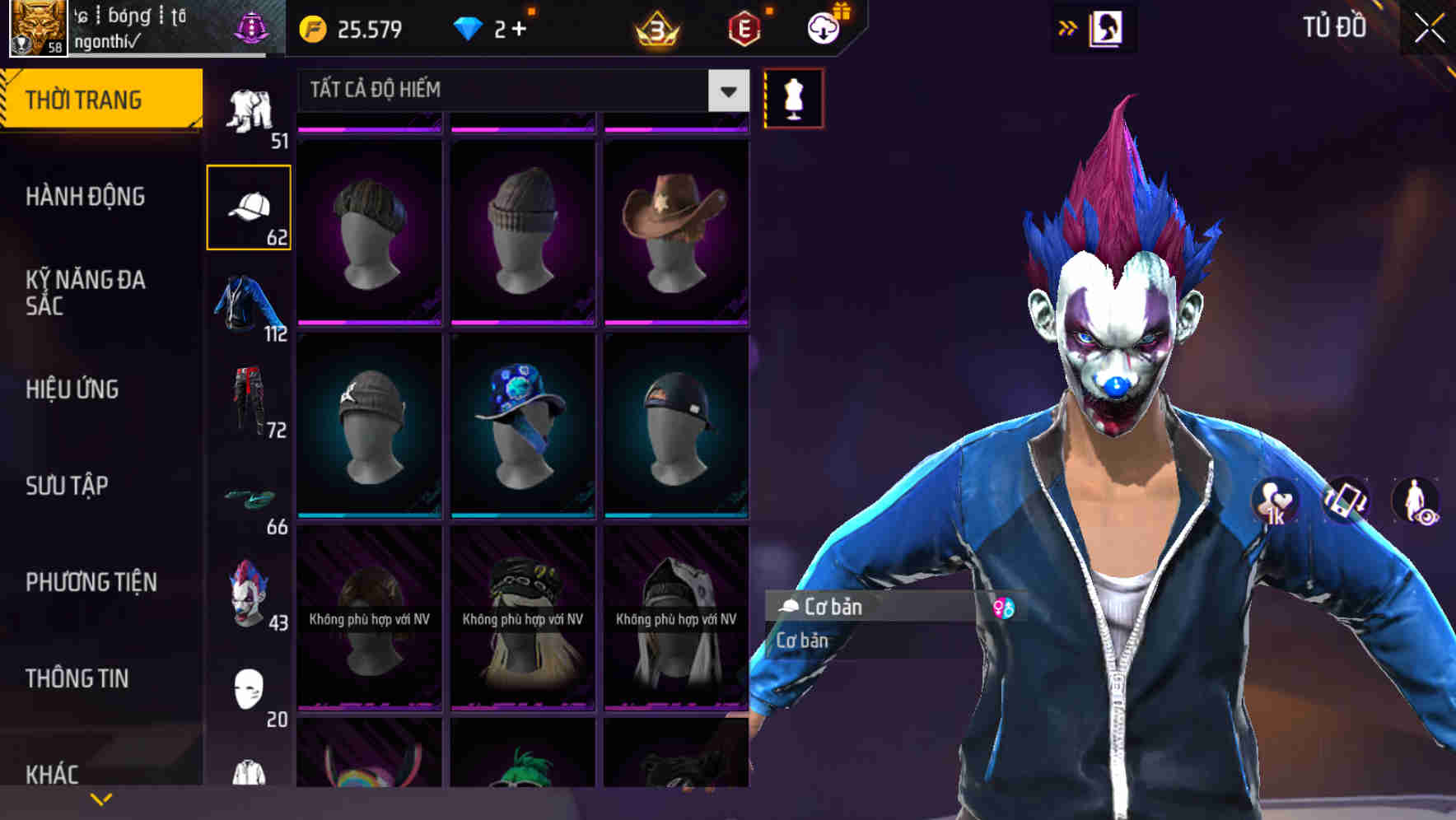
Task: Select the cap category icon in item sidebar
Action: pos(250,204)
